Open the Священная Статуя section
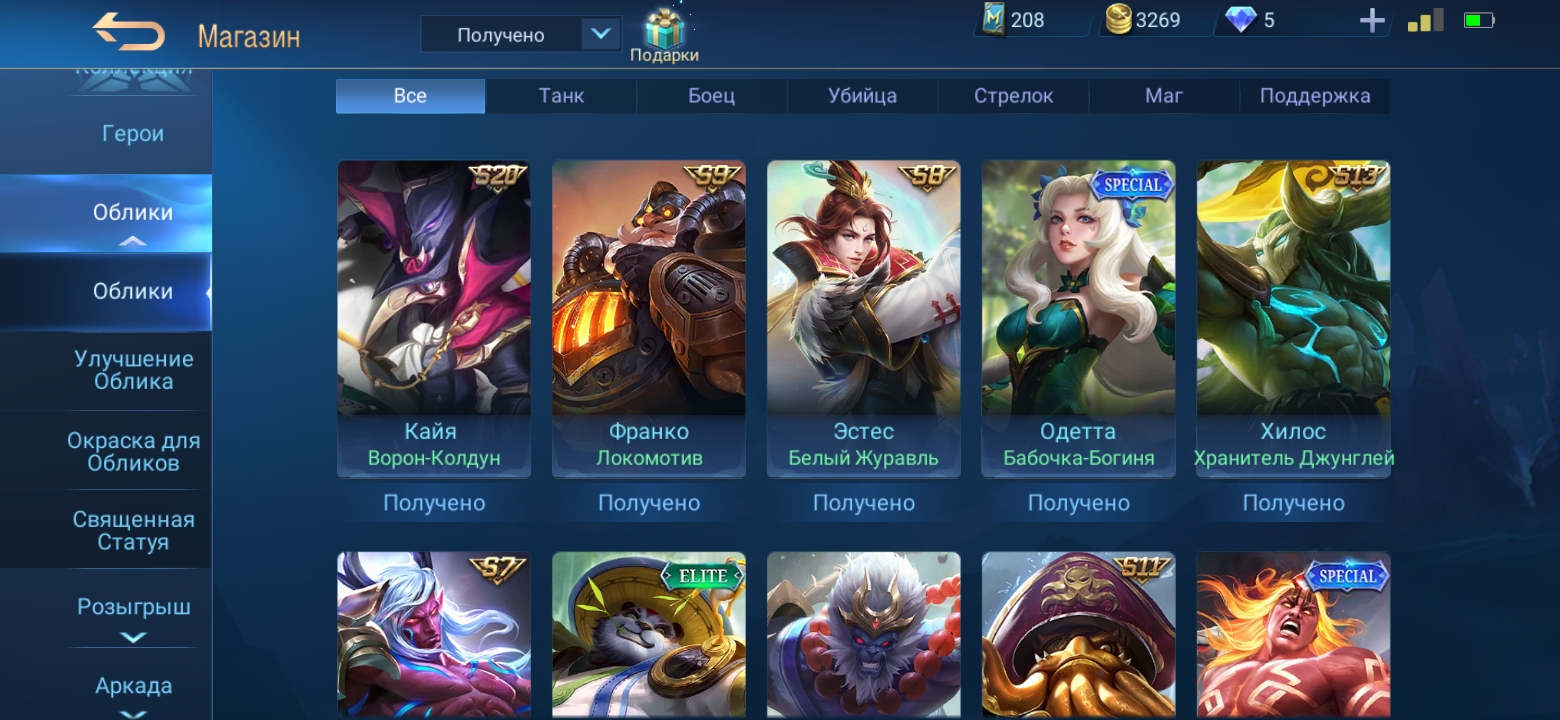The image size is (1560, 720). [133, 531]
